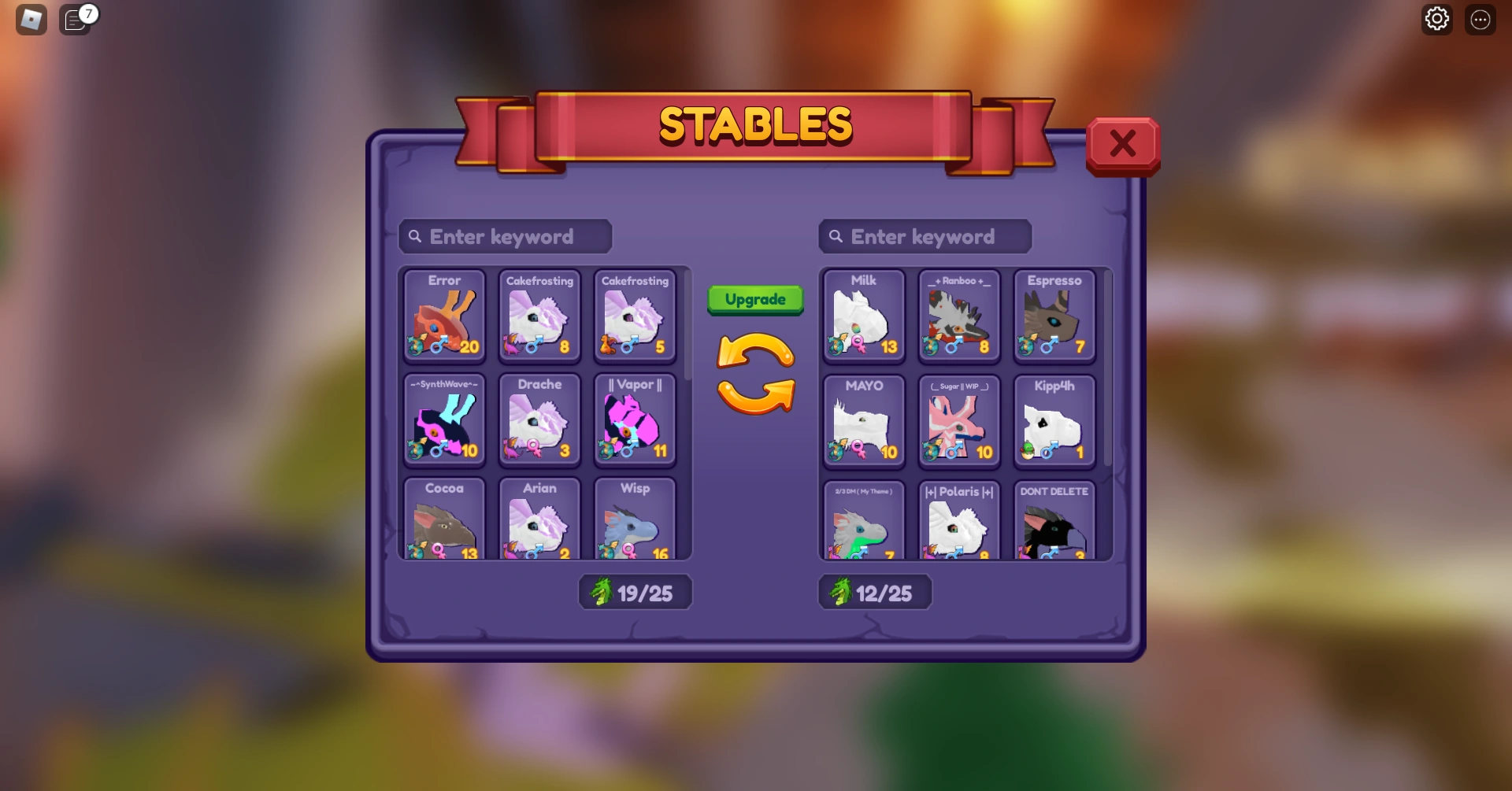Open the Roblox settings gear
Screen dimensions: 1512x791
click(x=1436, y=19)
